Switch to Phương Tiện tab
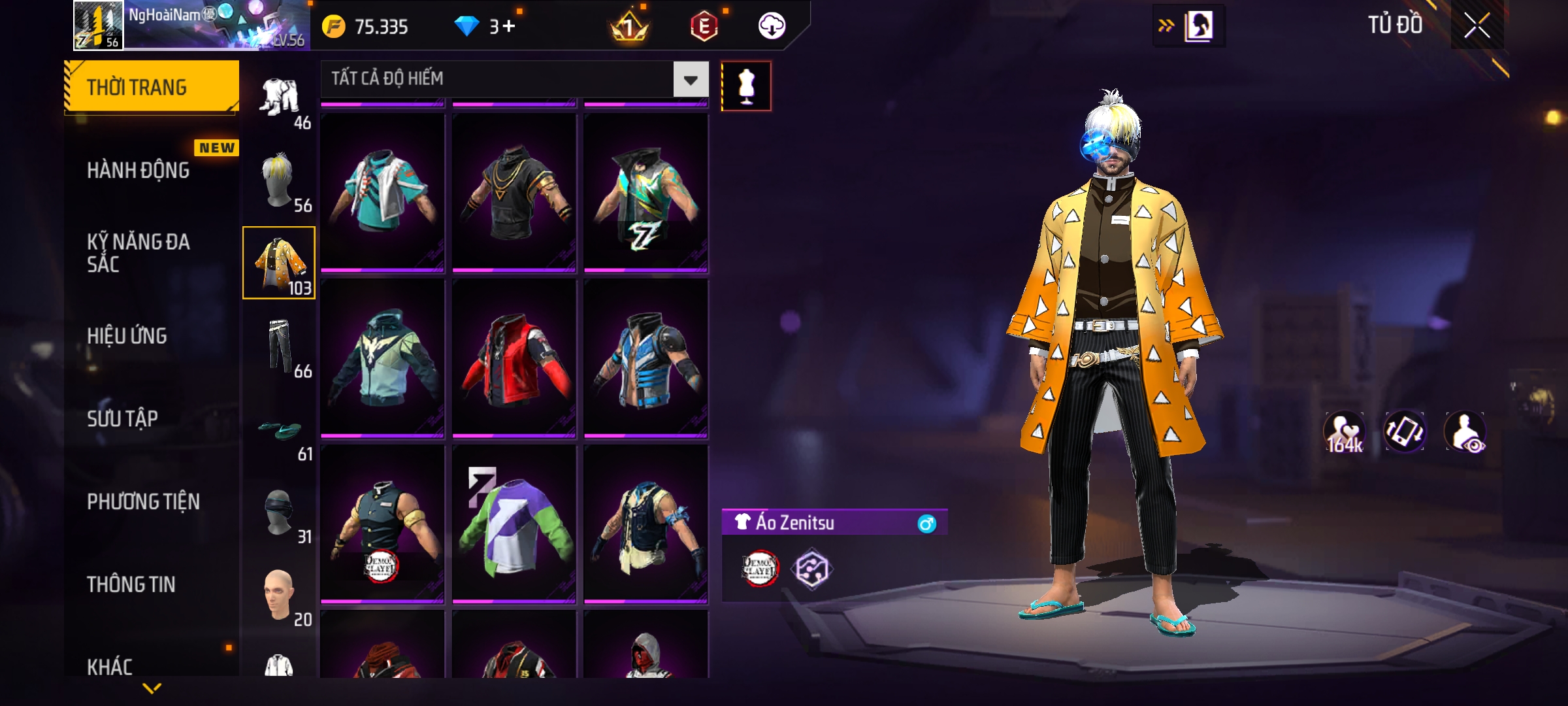 click(144, 501)
